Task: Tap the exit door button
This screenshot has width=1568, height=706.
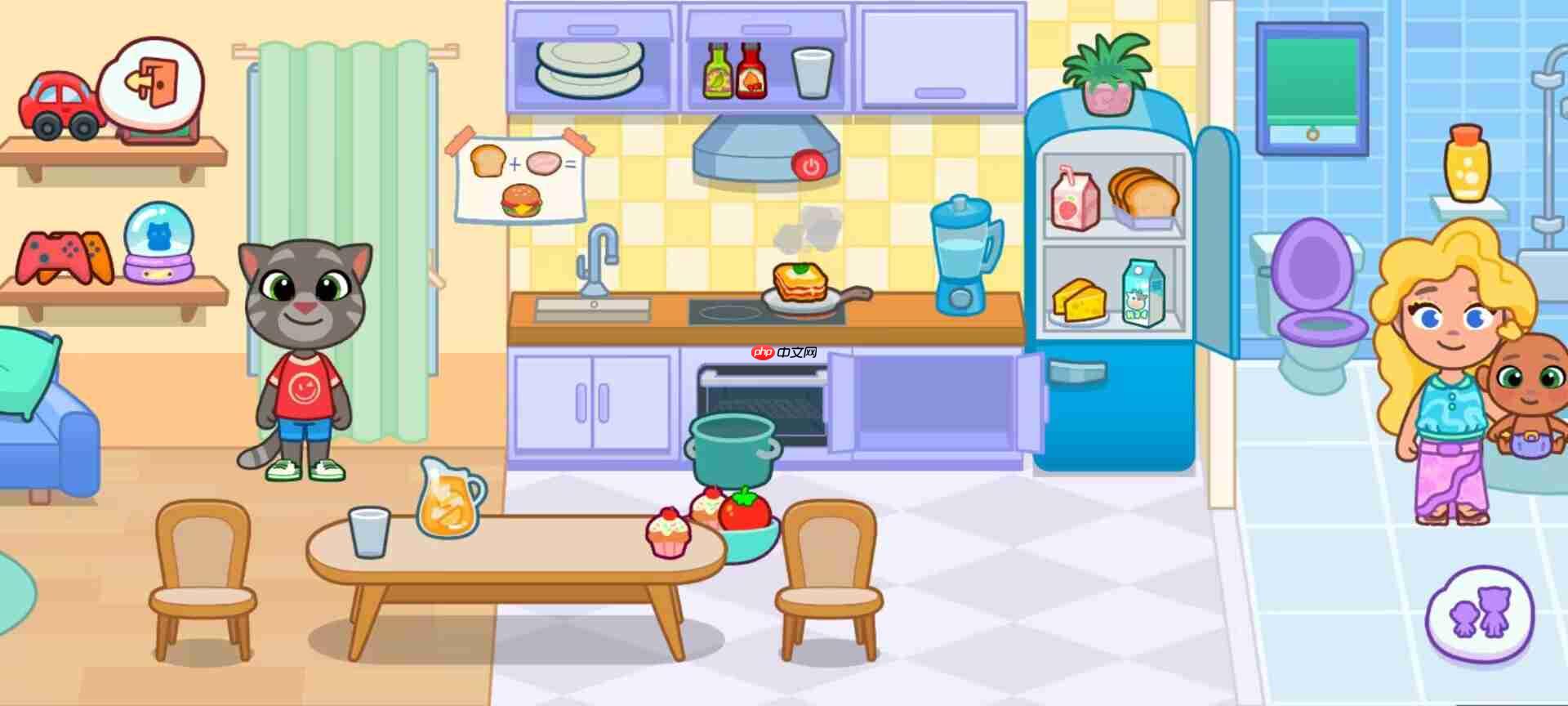Action: pos(152,82)
